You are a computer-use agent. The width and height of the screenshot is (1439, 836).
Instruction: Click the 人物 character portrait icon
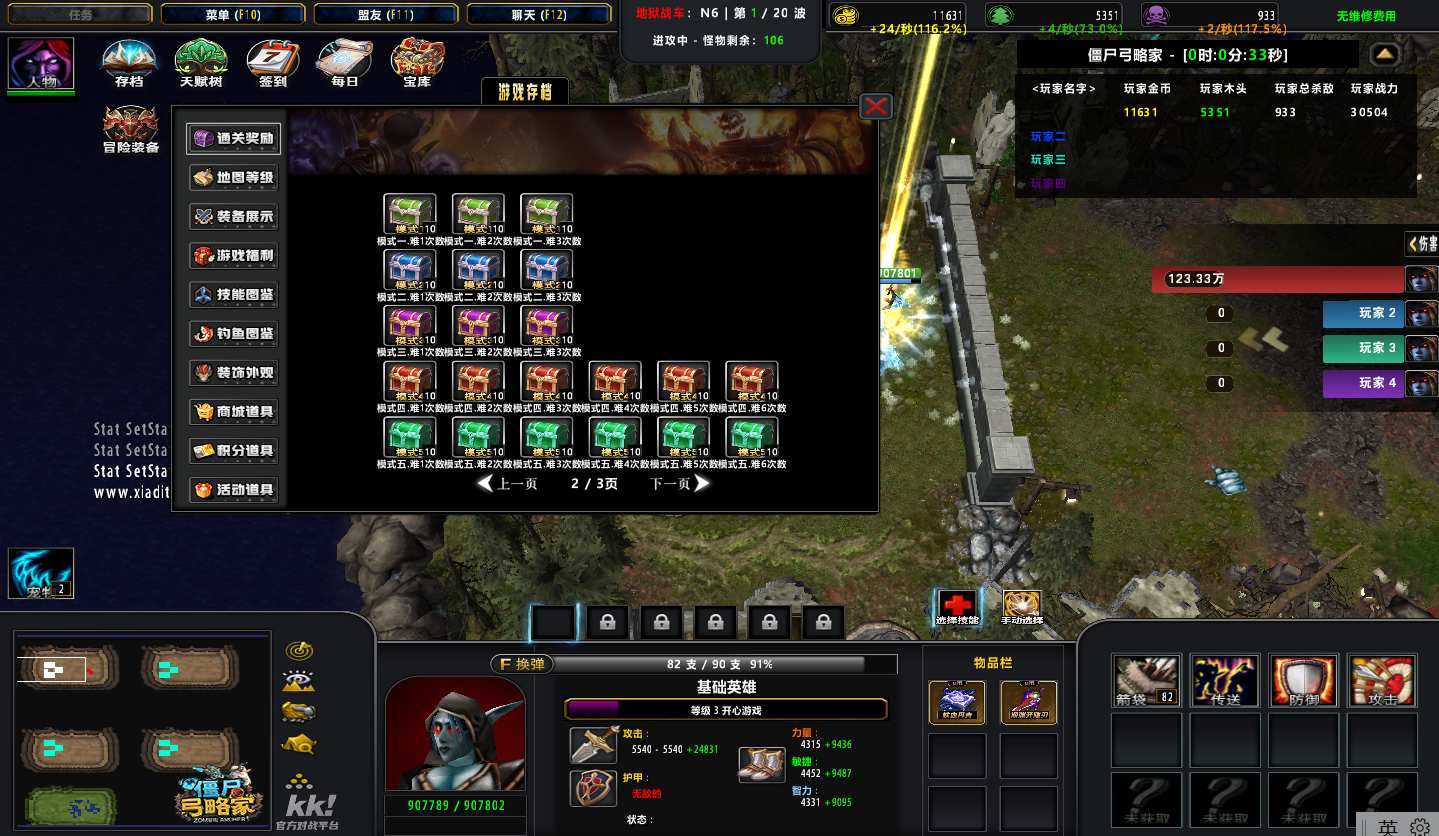click(x=41, y=64)
